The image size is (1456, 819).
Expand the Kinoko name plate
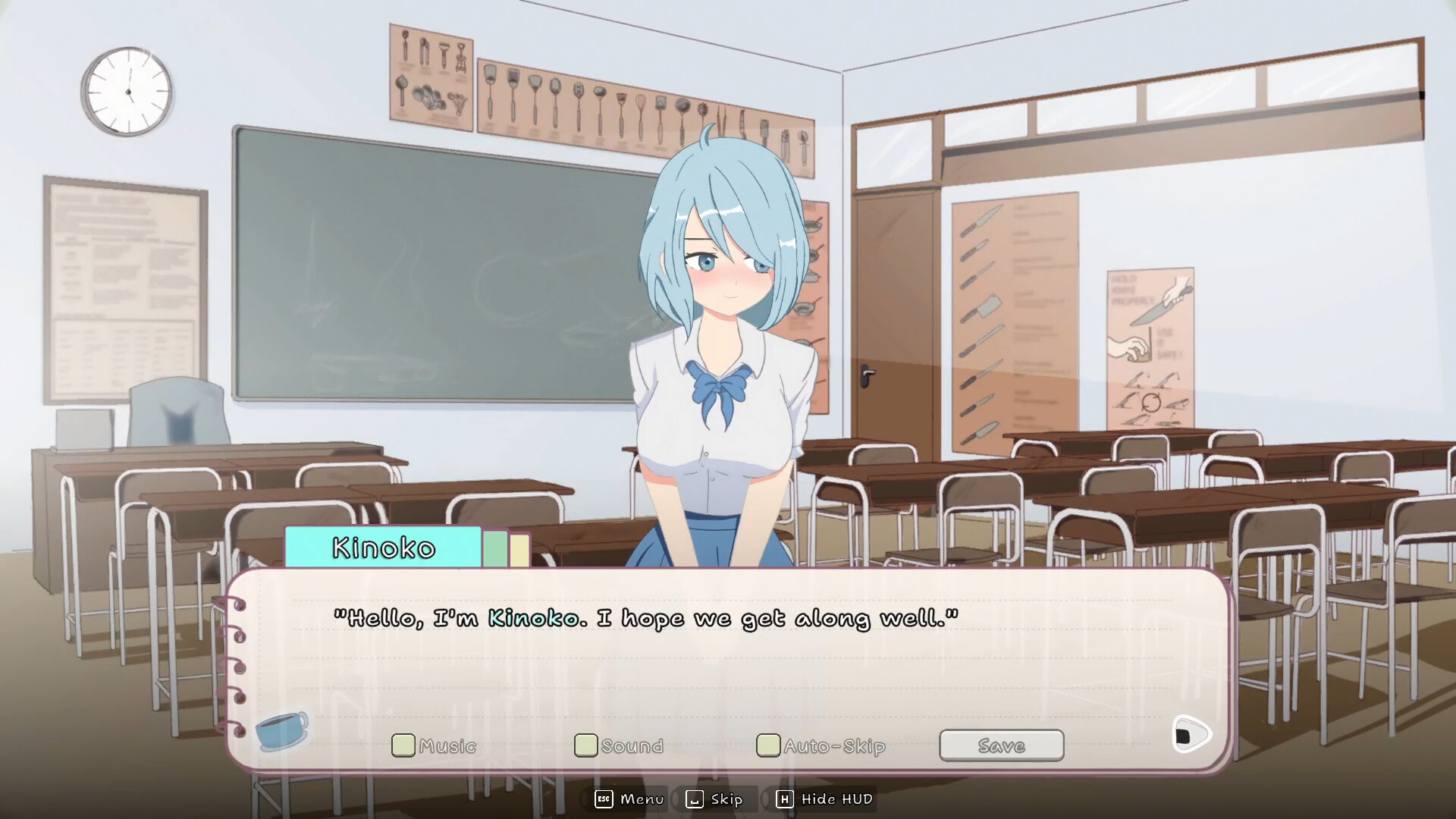(x=383, y=548)
